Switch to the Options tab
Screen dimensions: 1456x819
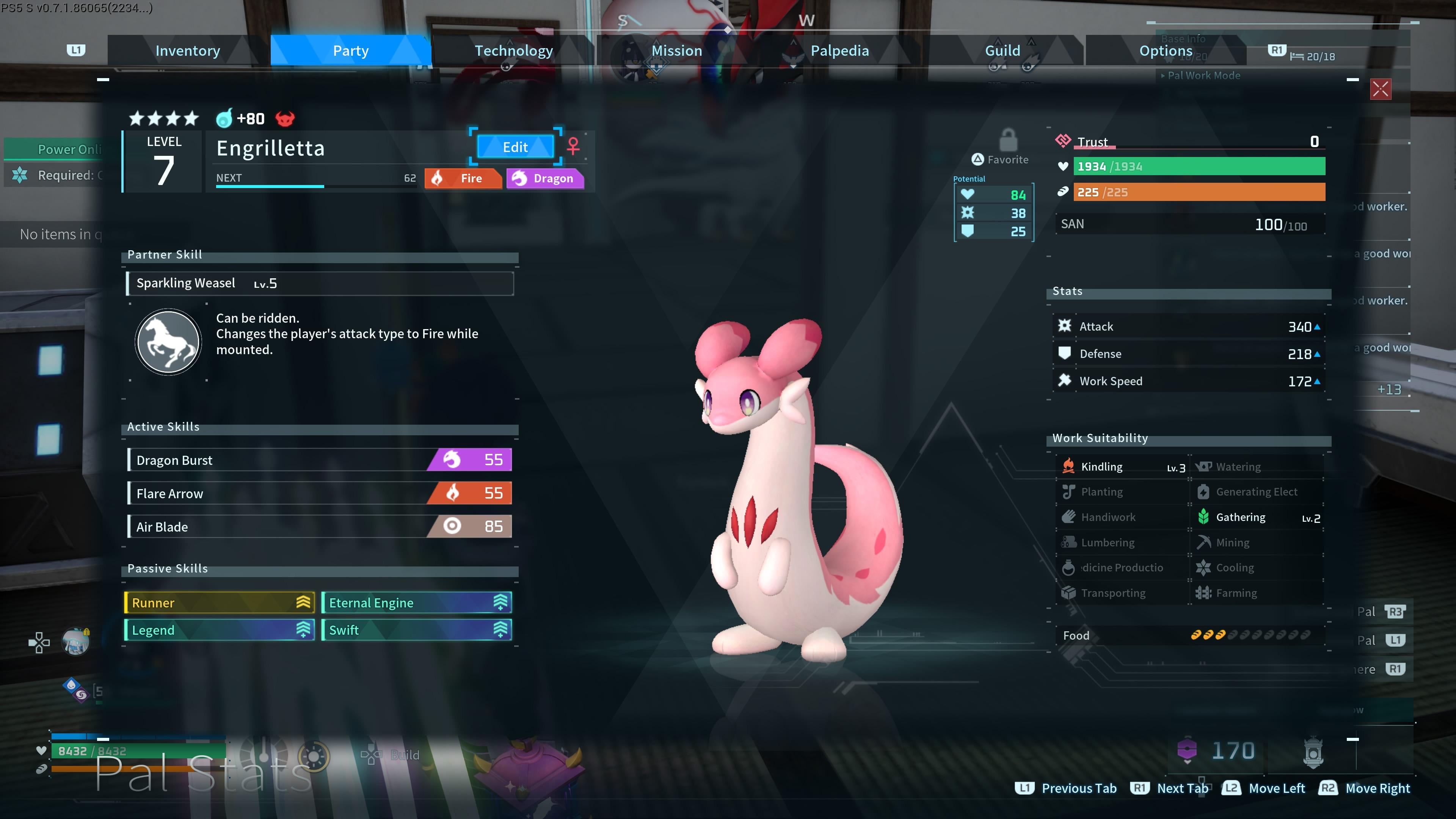pyautogui.click(x=1166, y=51)
